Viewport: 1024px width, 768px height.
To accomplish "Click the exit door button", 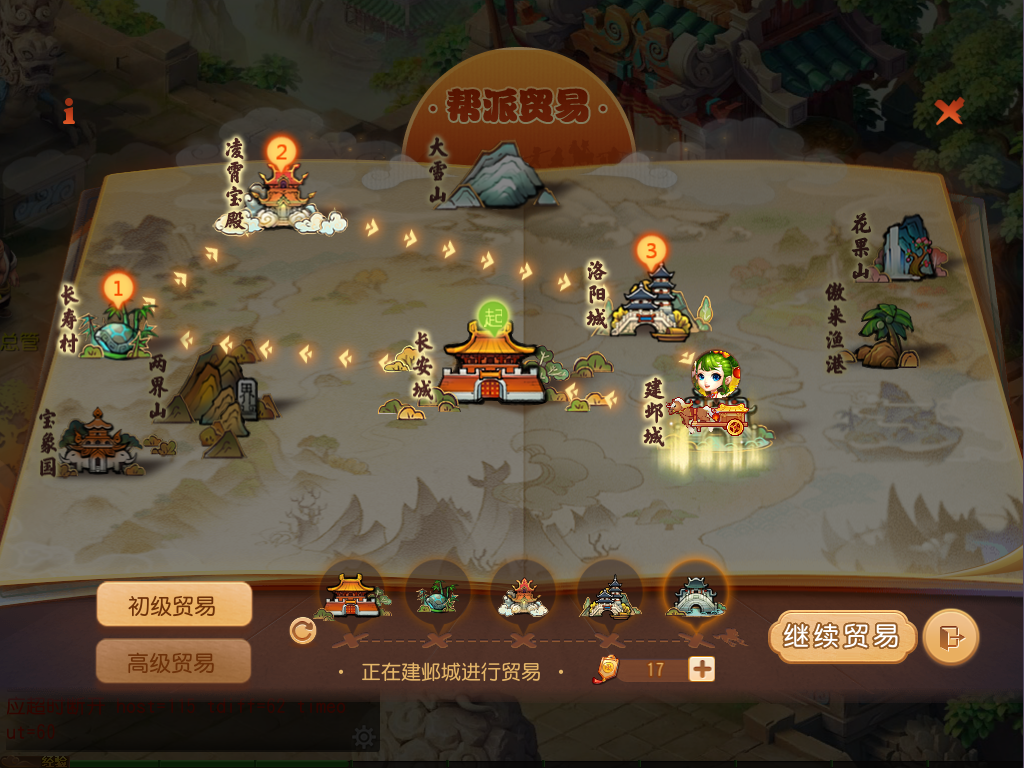I will [950, 637].
